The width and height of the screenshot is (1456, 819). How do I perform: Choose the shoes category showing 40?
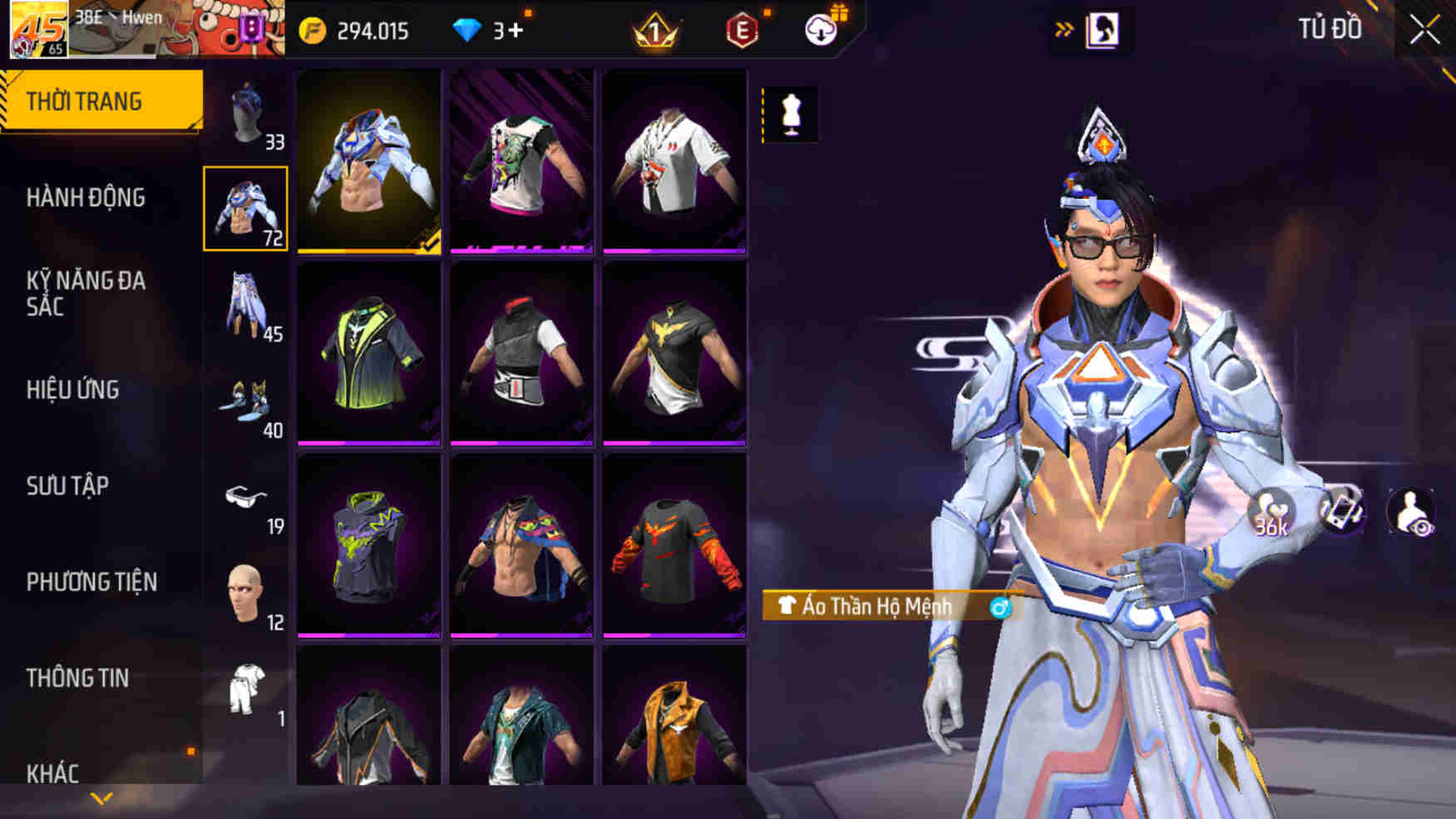pyautogui.click(x=246, y=402)
